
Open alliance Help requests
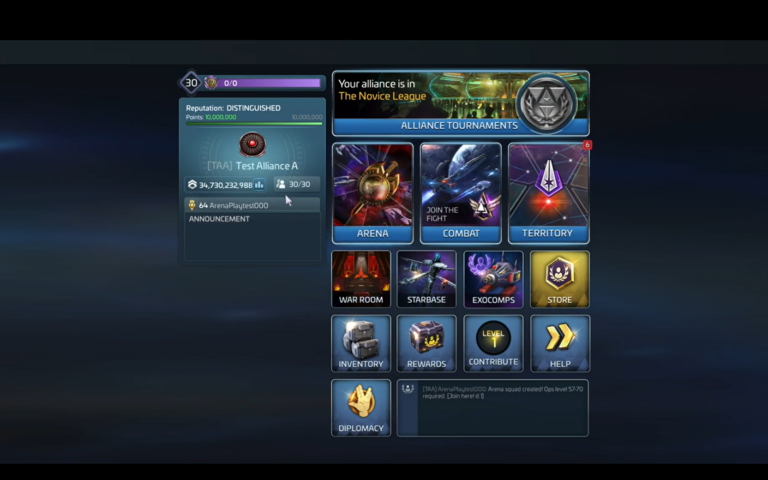[560, 343]
